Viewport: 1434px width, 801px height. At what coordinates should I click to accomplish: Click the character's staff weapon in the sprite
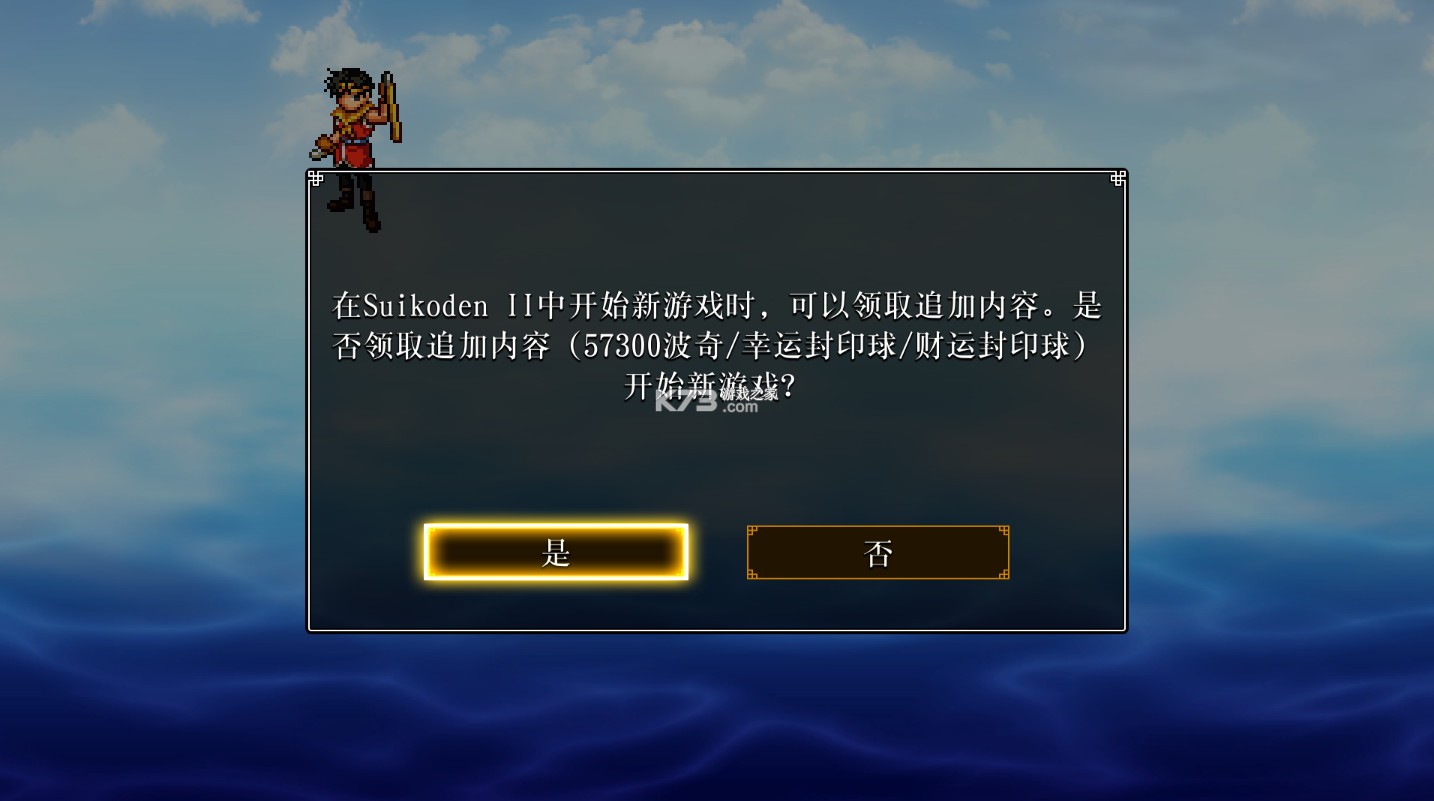click(x=388, y=105)
